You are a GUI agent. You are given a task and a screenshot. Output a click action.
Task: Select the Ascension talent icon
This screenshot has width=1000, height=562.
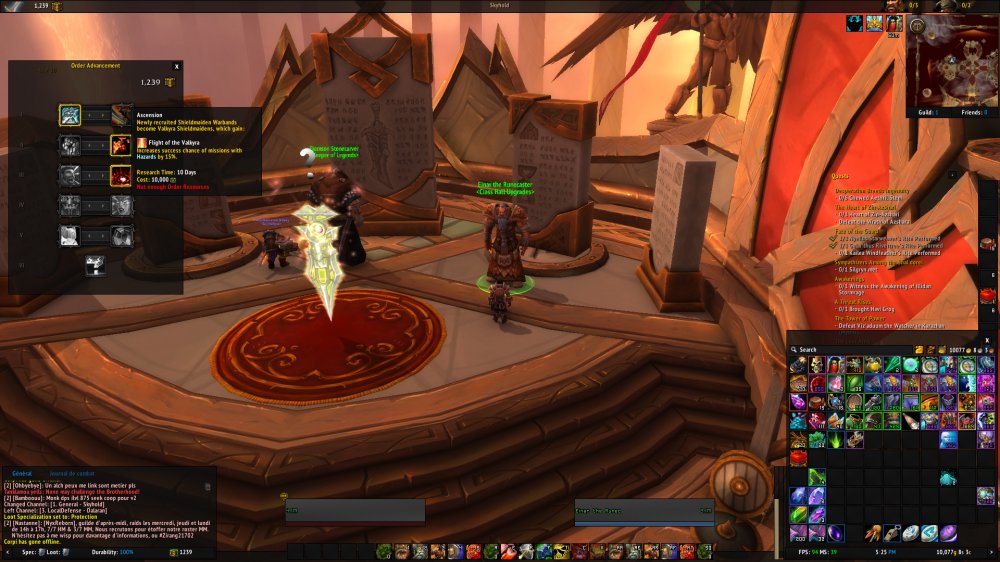pyautogui.click(x=70, y=115)
